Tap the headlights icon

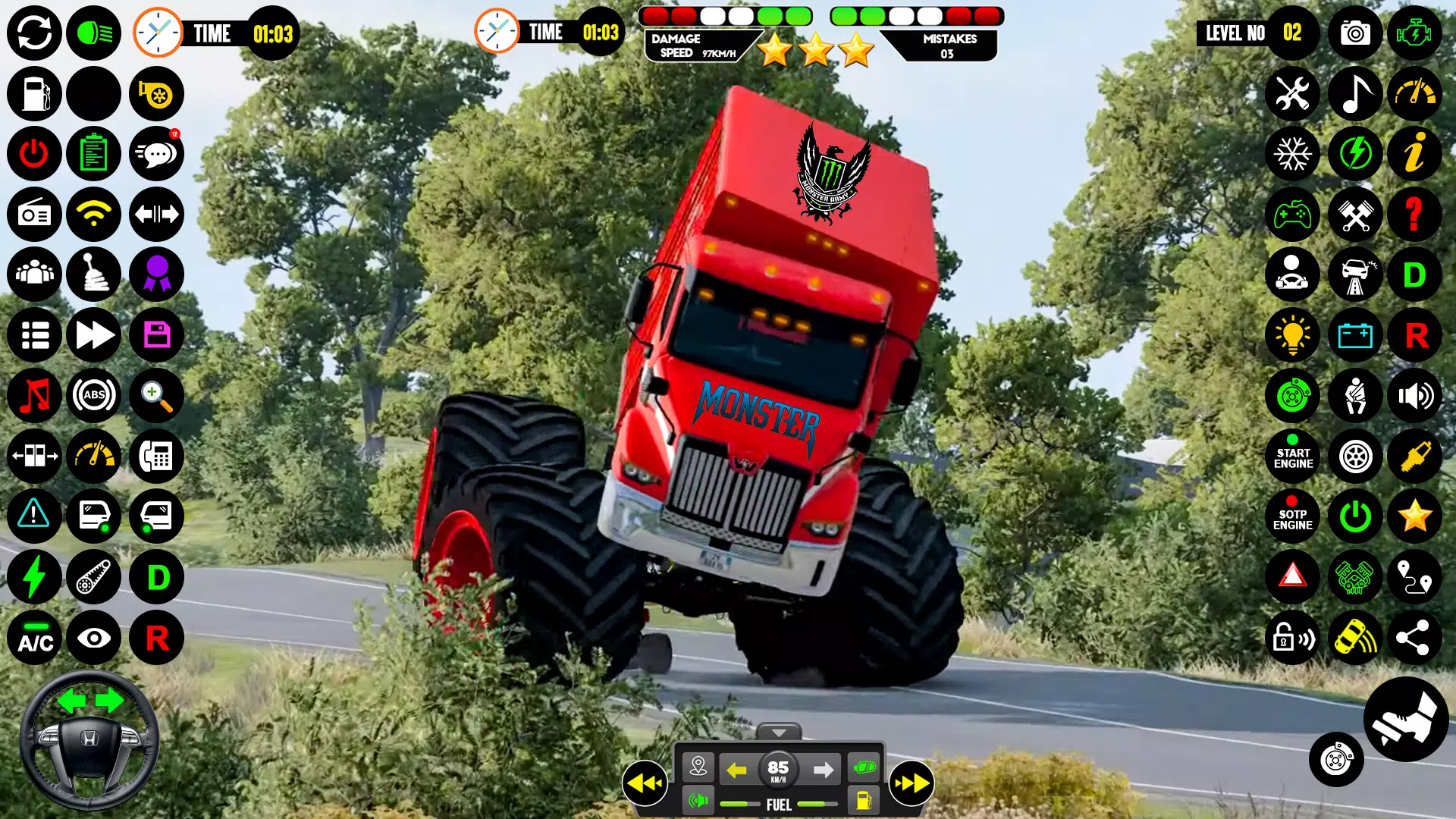click(x=93, y=33)
